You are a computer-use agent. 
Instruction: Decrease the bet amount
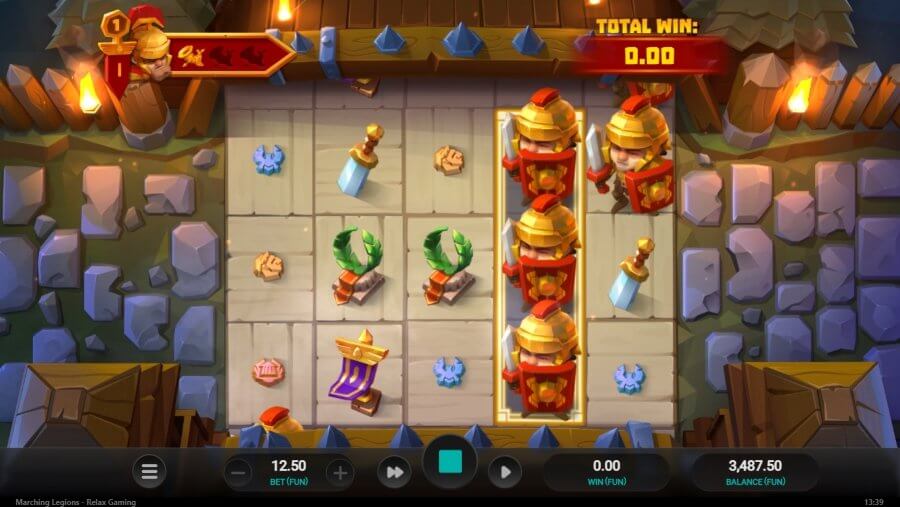[x=238, y=472]
